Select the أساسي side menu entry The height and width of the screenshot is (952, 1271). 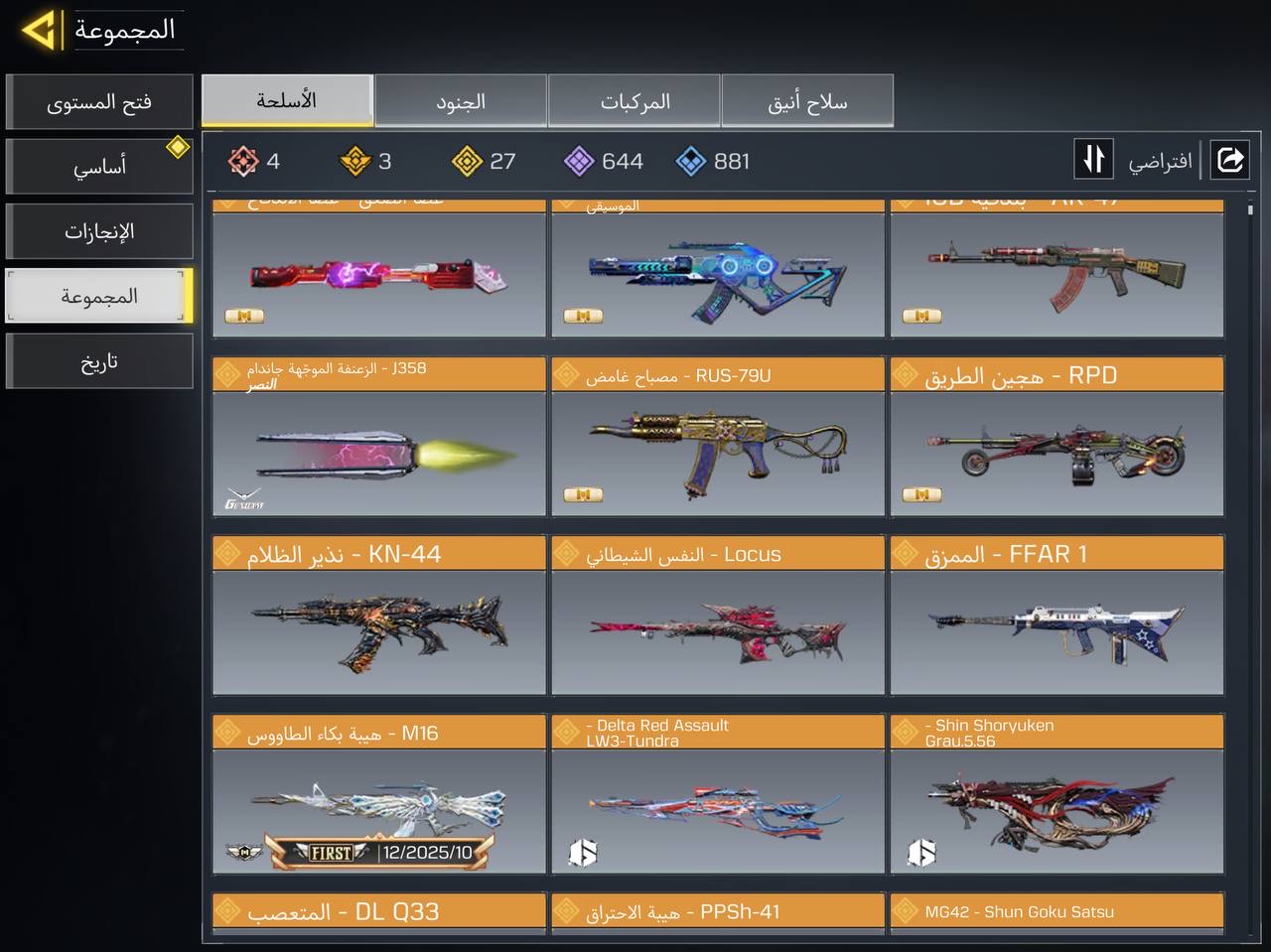(99, 167)
